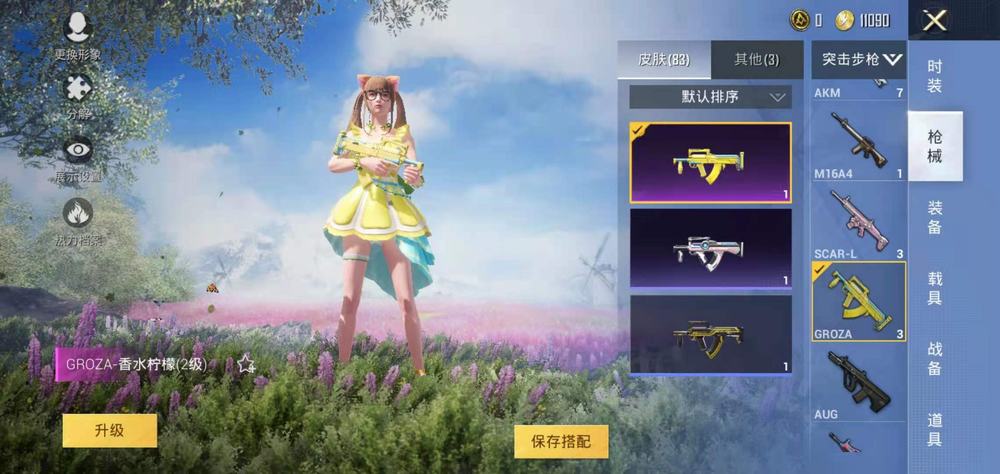This screenshot has height=474, width=1000.
Task: Open the 装备 equipment category
Action: [x=935, y=217]
